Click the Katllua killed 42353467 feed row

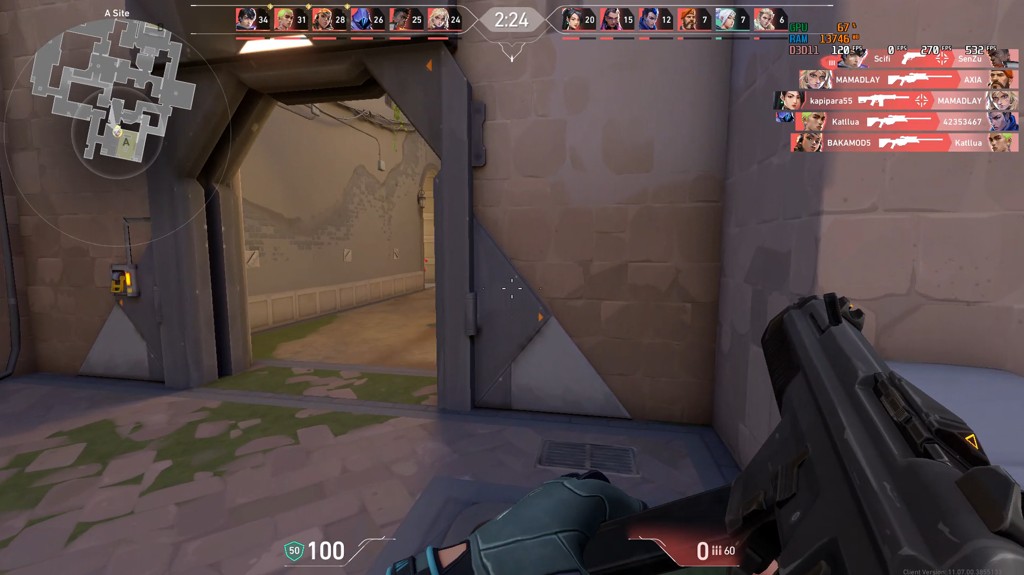coord(908,122)
